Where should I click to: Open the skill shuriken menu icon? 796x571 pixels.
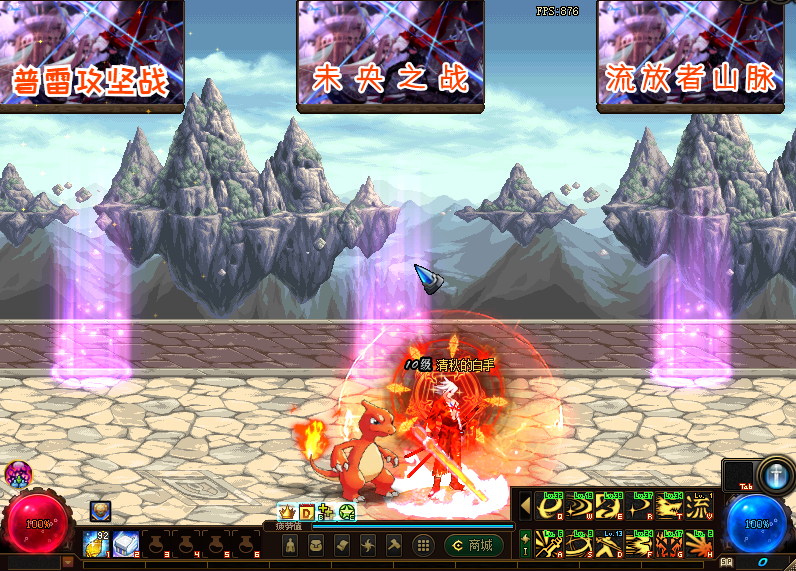click(x=367, y=545)
